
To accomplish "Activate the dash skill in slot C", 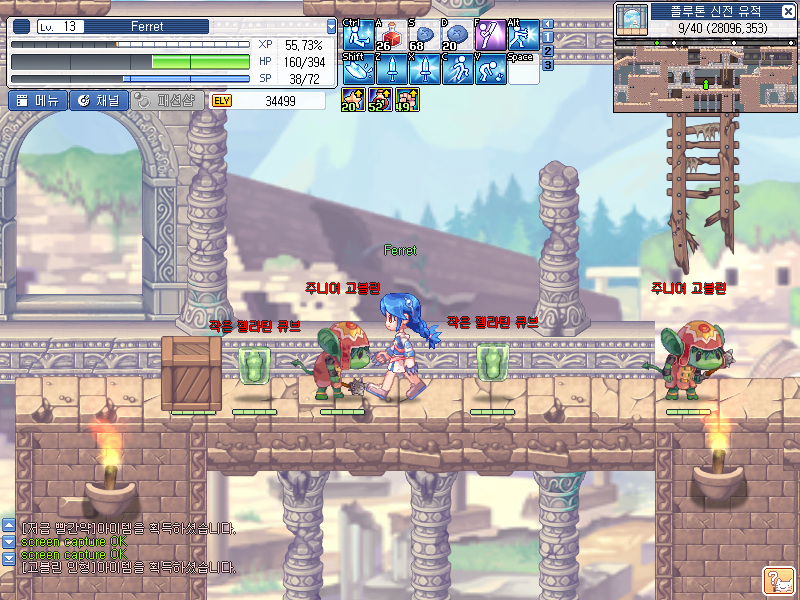I will pos(457,68).
